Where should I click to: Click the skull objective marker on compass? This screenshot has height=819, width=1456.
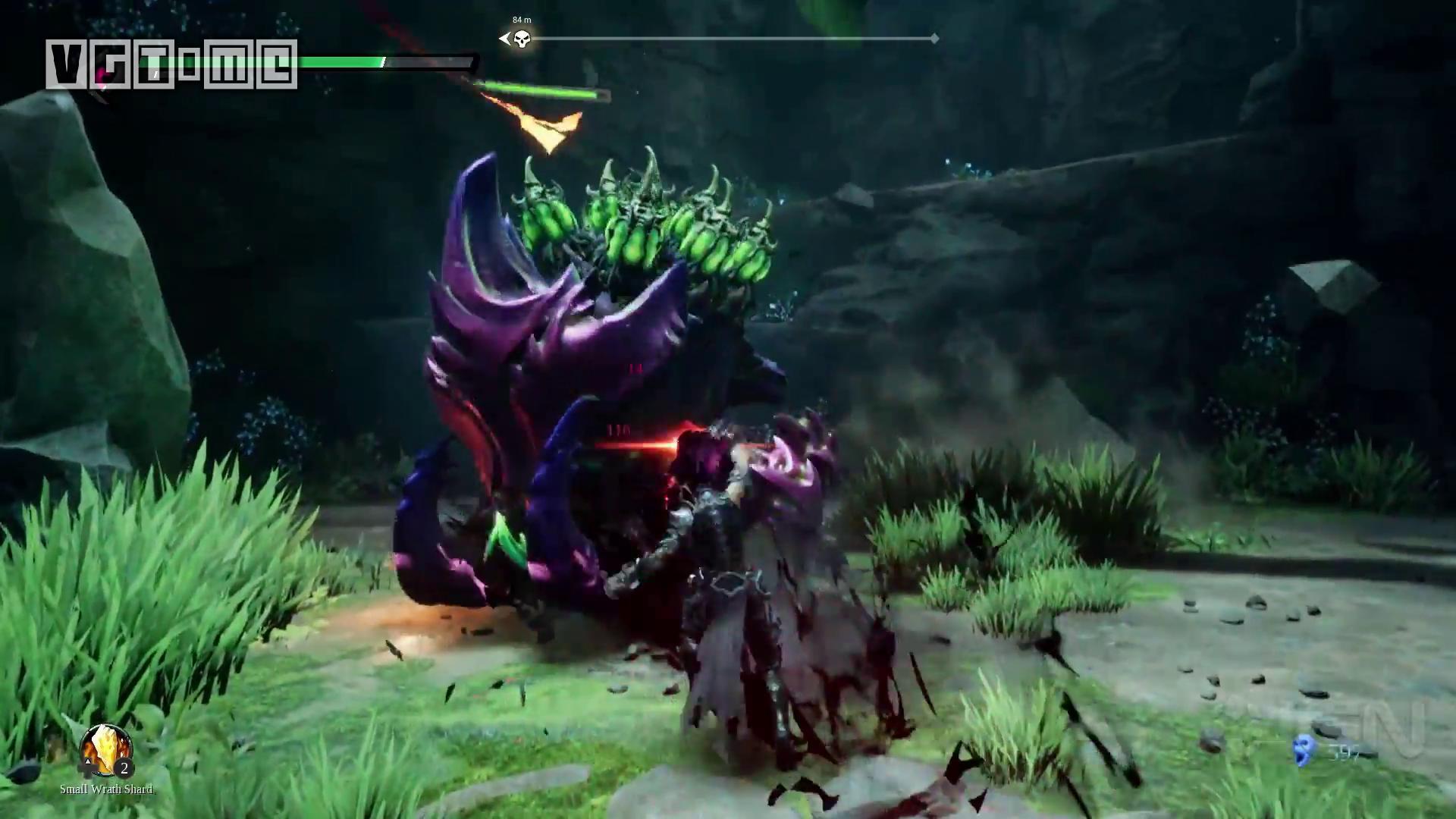(521, 39)
